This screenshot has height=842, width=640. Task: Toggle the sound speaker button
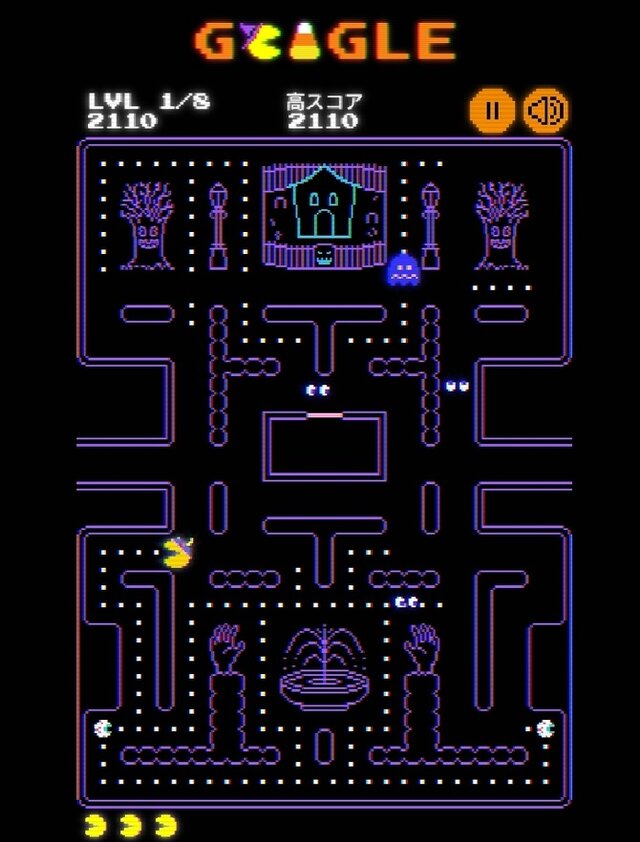[546, 111]
